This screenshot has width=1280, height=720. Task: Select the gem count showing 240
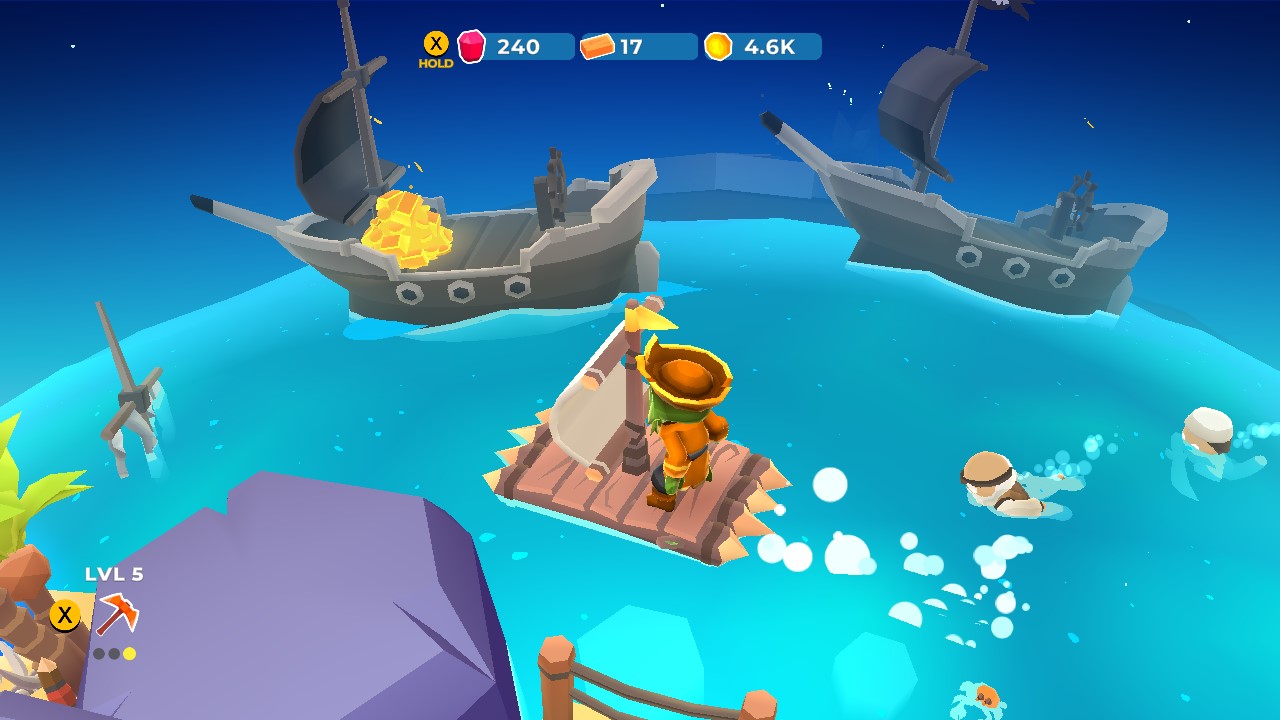click(520, 45)
